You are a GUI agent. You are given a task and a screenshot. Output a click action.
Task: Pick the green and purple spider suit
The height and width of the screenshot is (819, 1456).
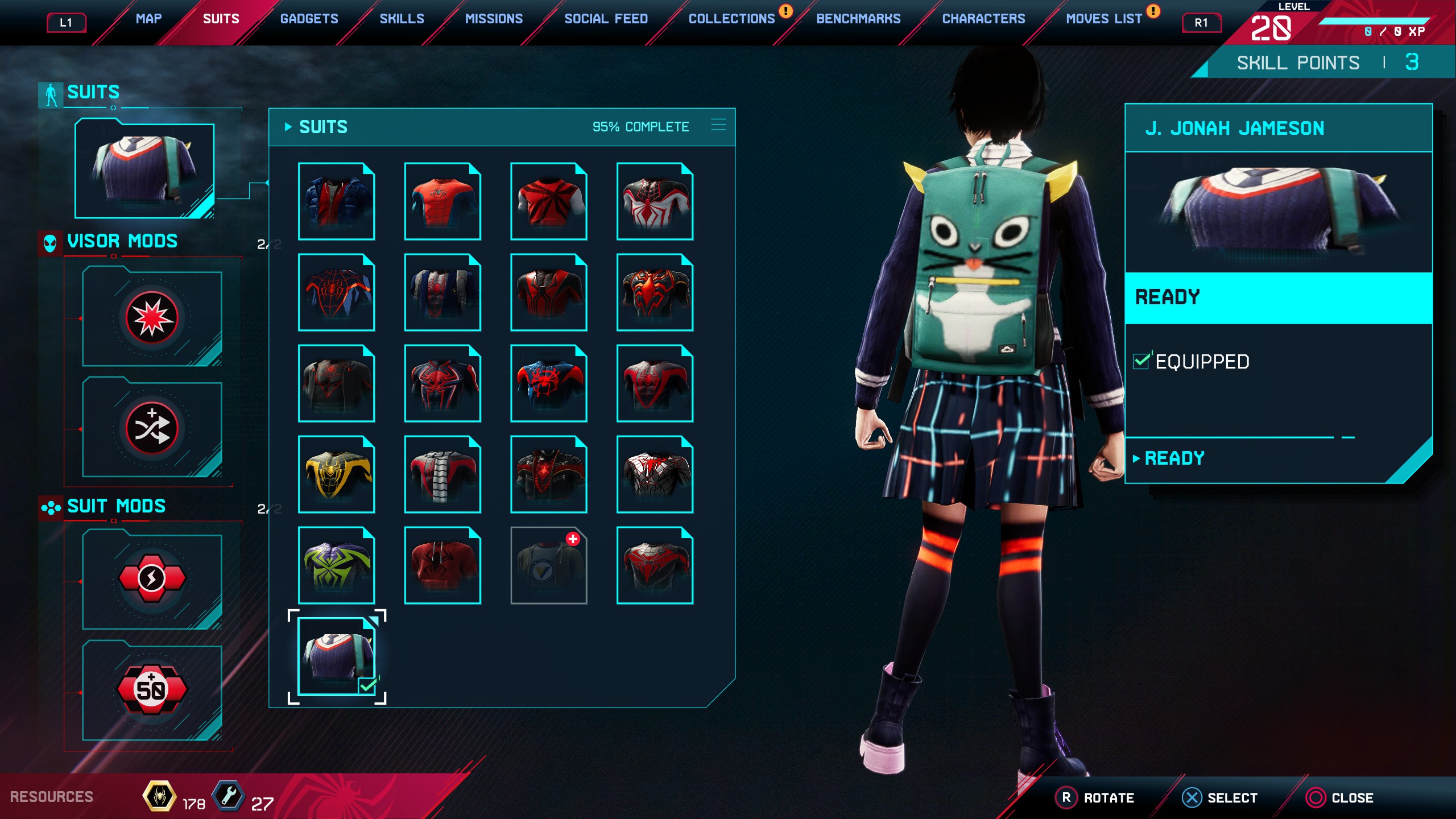click(336, 565)
